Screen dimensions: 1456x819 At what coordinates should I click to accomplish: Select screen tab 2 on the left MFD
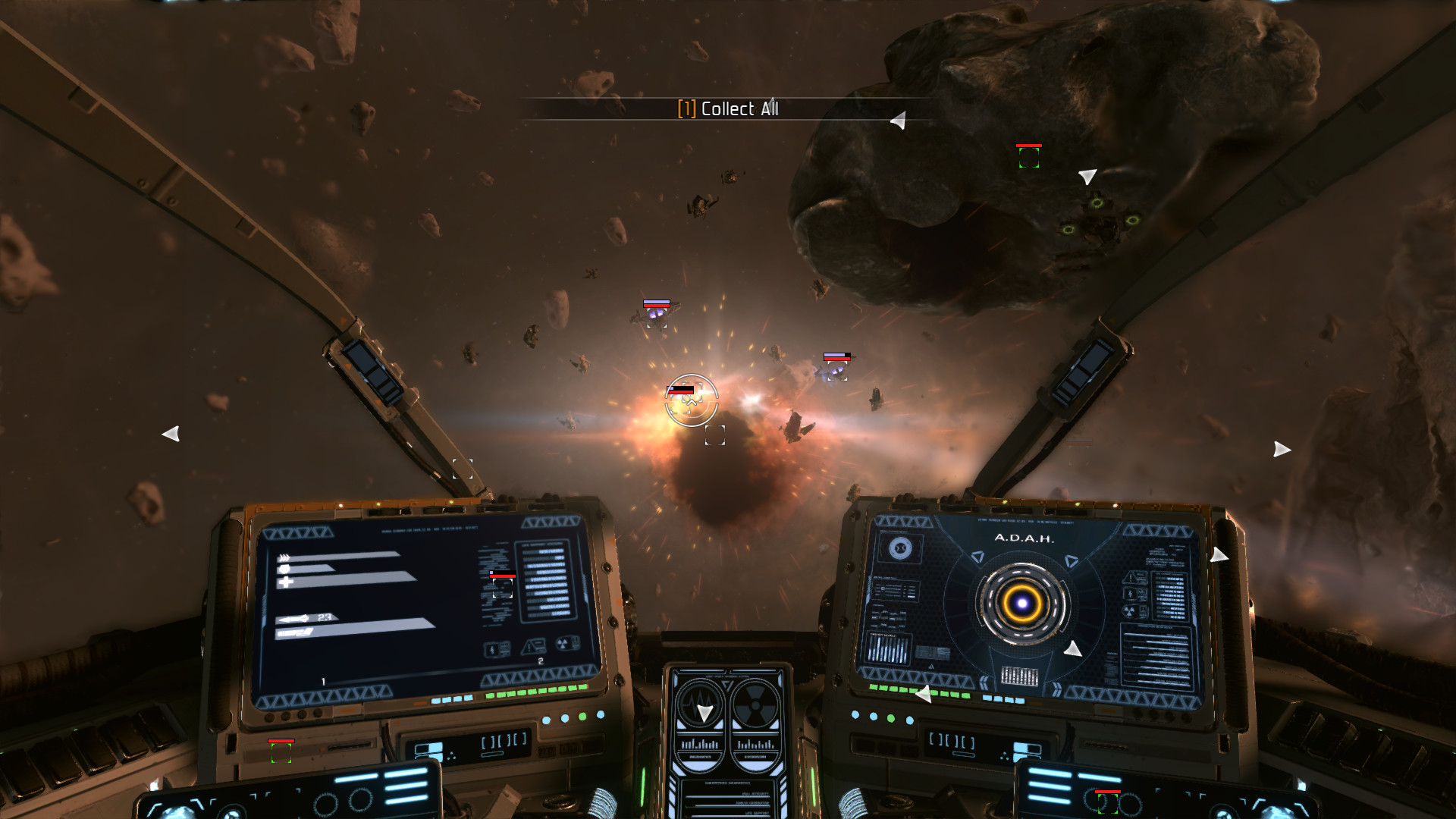tap(540, 661)
